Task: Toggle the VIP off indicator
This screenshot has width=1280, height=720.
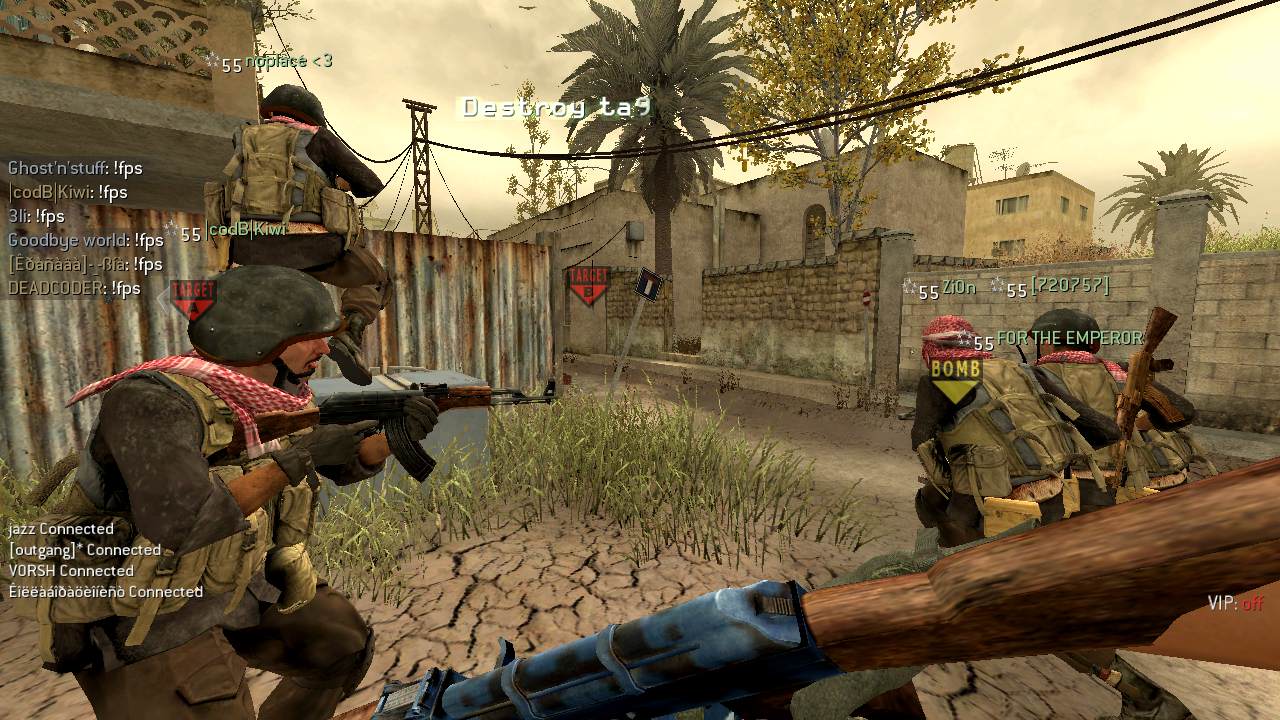Action: [x=1235, y=603]
